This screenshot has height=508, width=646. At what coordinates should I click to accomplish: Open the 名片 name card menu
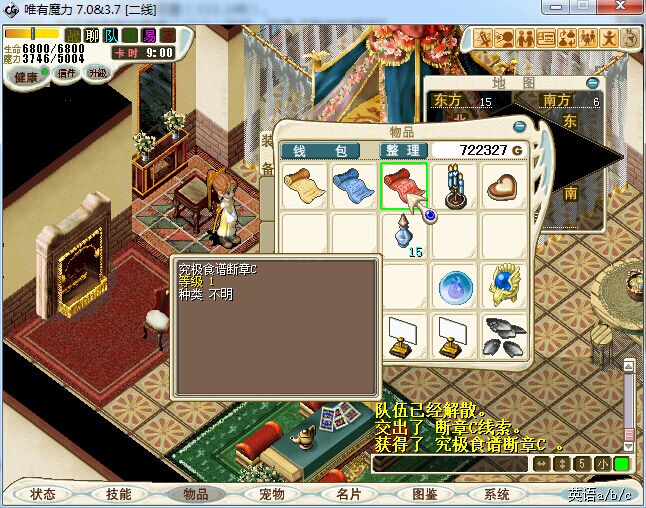click(347, 494)
